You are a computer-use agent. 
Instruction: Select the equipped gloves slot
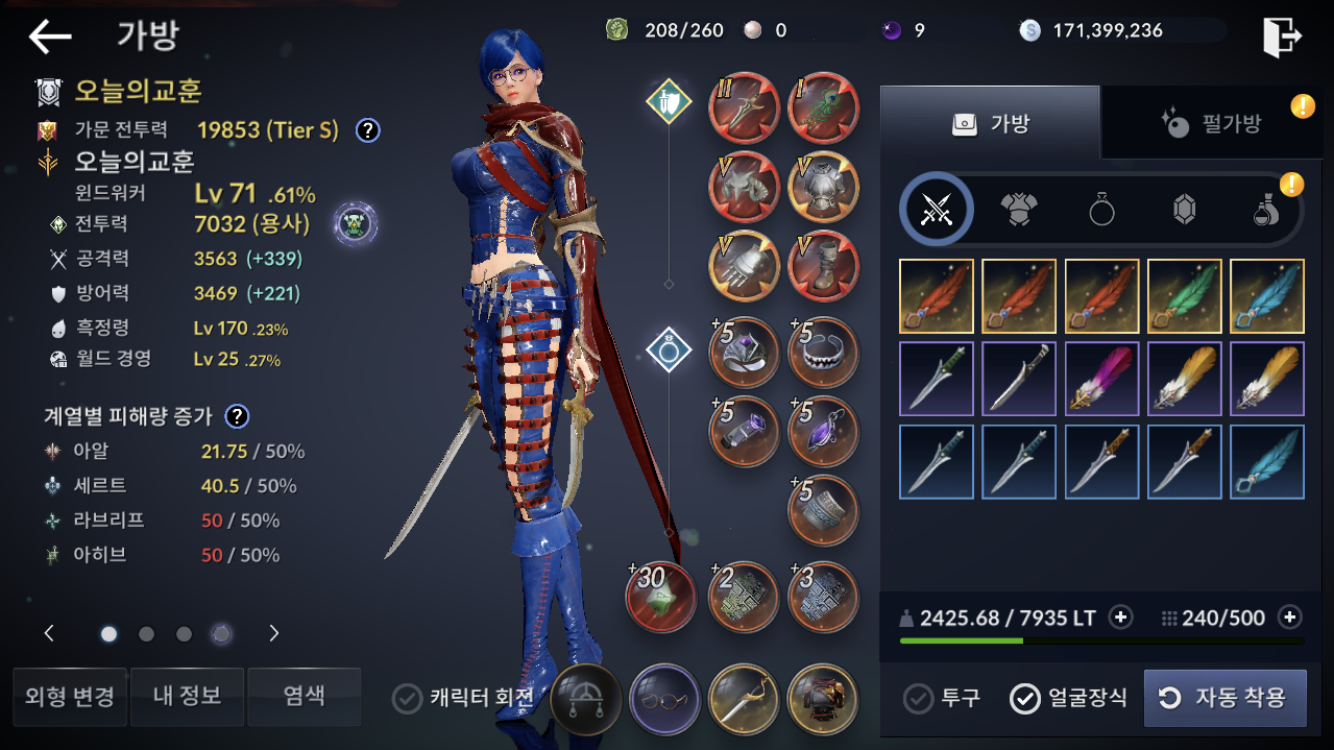tap(744, 267)
